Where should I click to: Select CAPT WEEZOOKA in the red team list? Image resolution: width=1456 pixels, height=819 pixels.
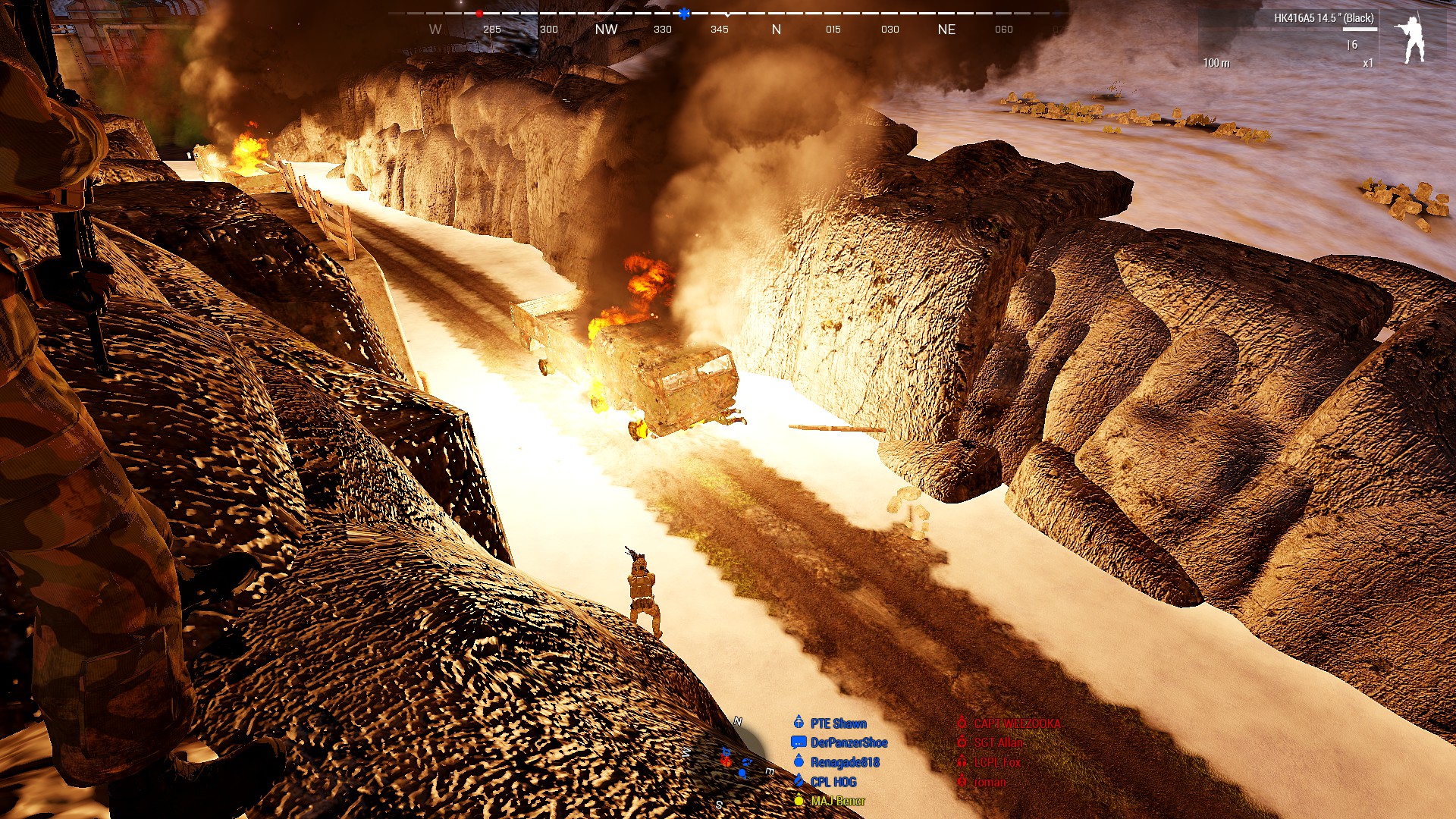click(x=1016, y=723)
